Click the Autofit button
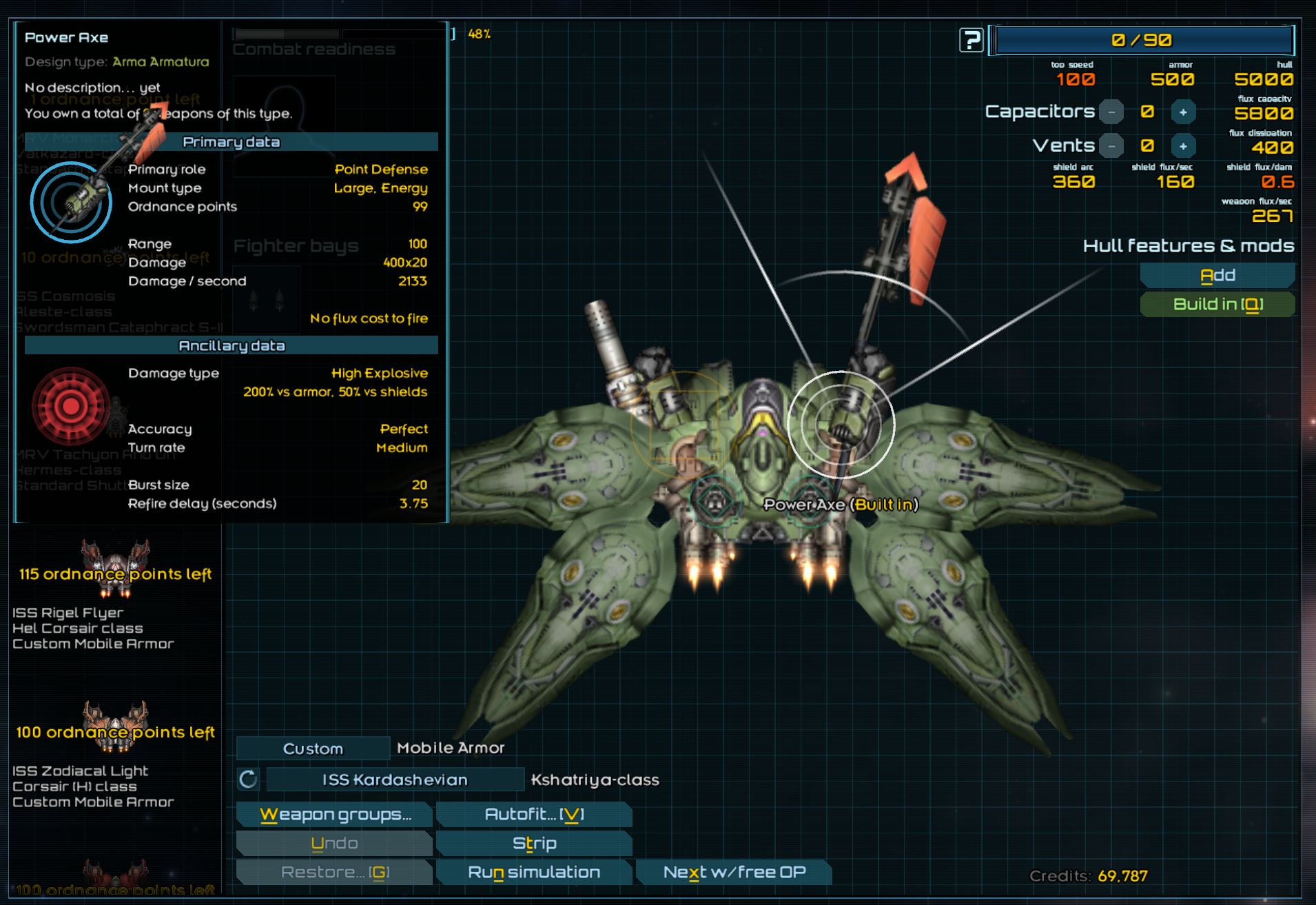 (534, 814)
